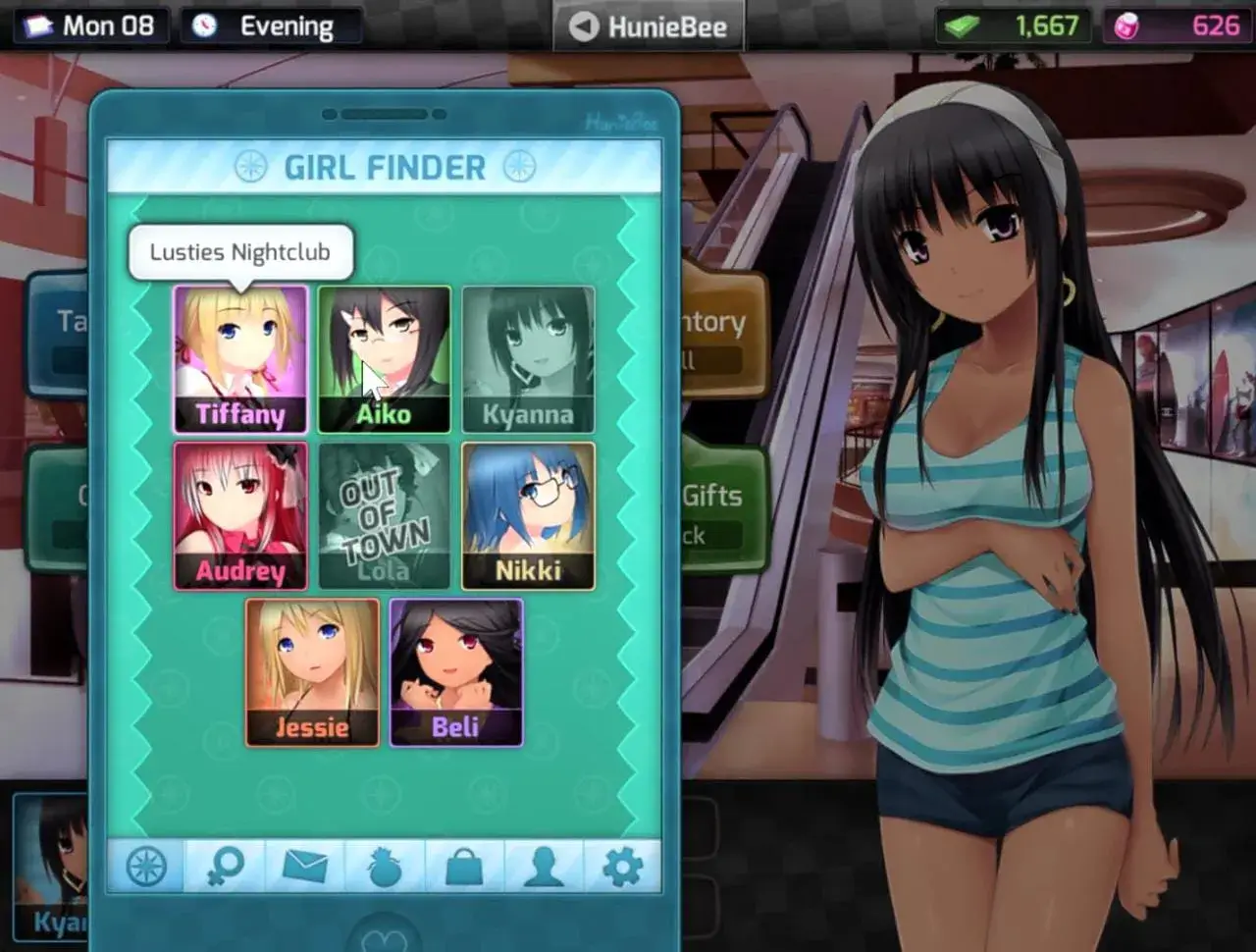Image resolution: width=1256 pixels, height=952 pixels.
Task: Click the green money counter
Action: click(x=1016, y=26)
